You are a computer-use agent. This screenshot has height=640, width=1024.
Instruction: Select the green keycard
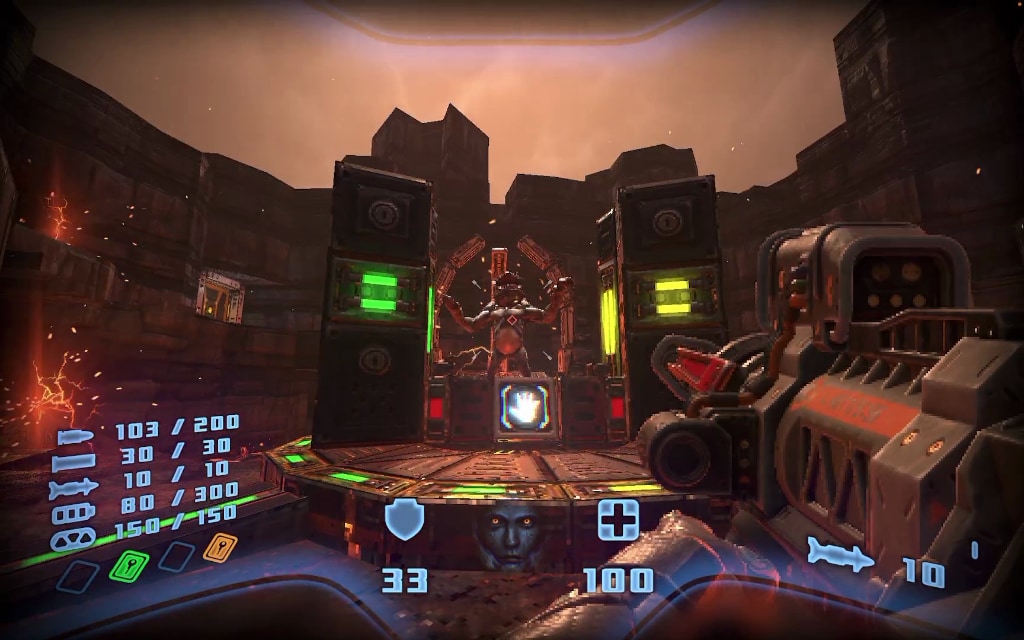(x=128, y=567)
